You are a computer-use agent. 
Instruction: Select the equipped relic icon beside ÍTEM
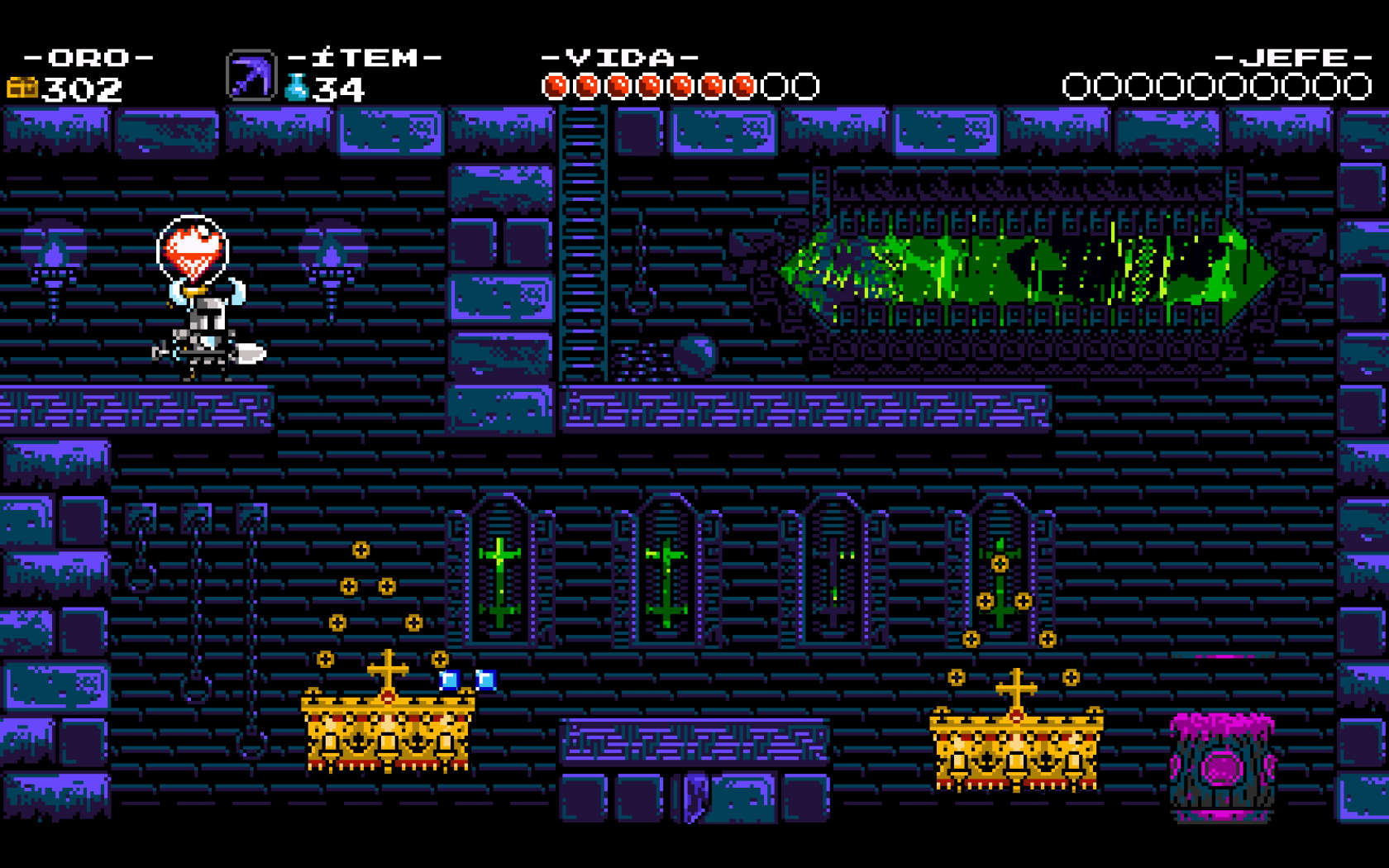pyautogui.click(x=251, y=76)
